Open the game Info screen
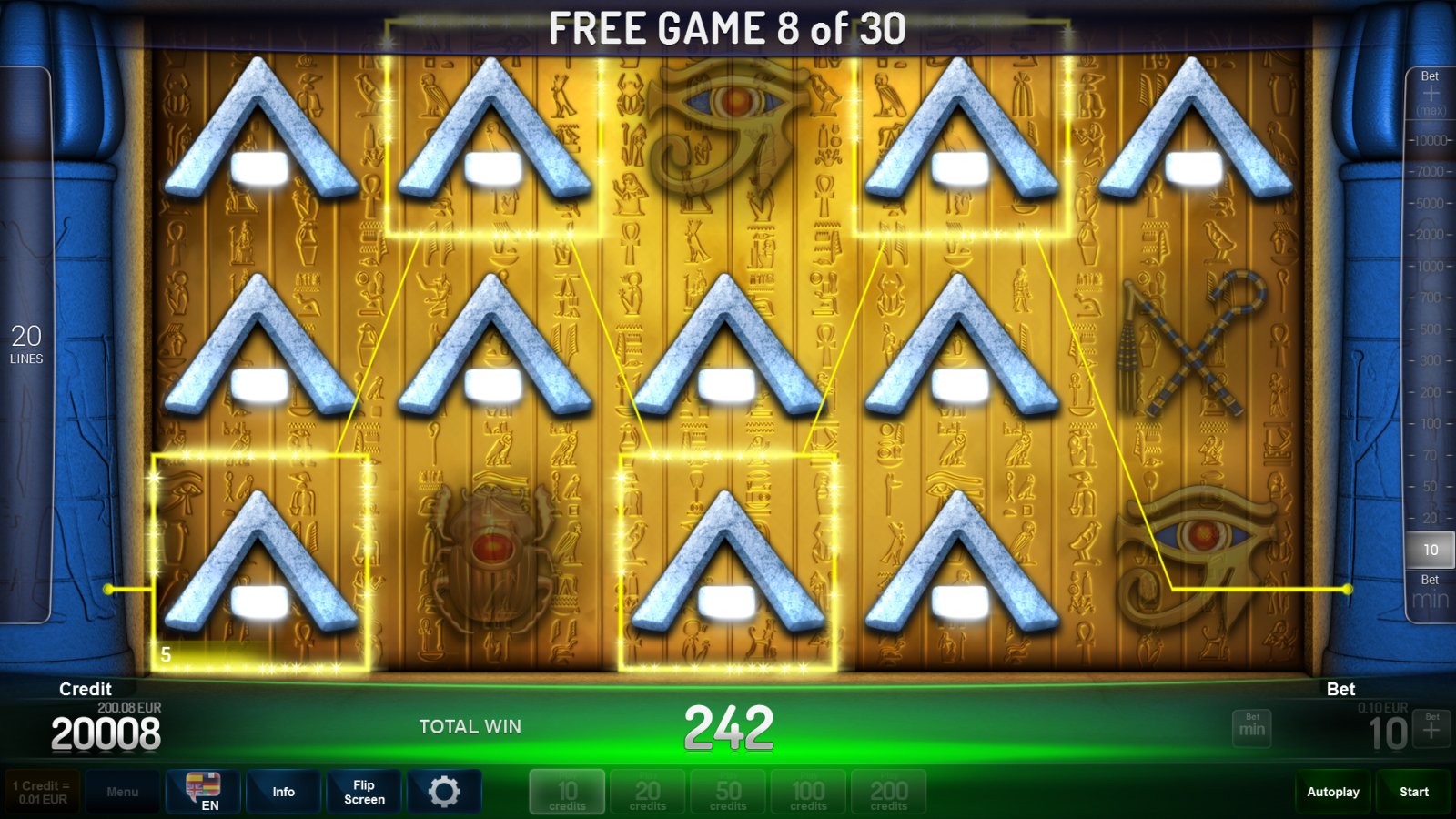Viewport: 1456px width, 819px height. click(283, 791)
